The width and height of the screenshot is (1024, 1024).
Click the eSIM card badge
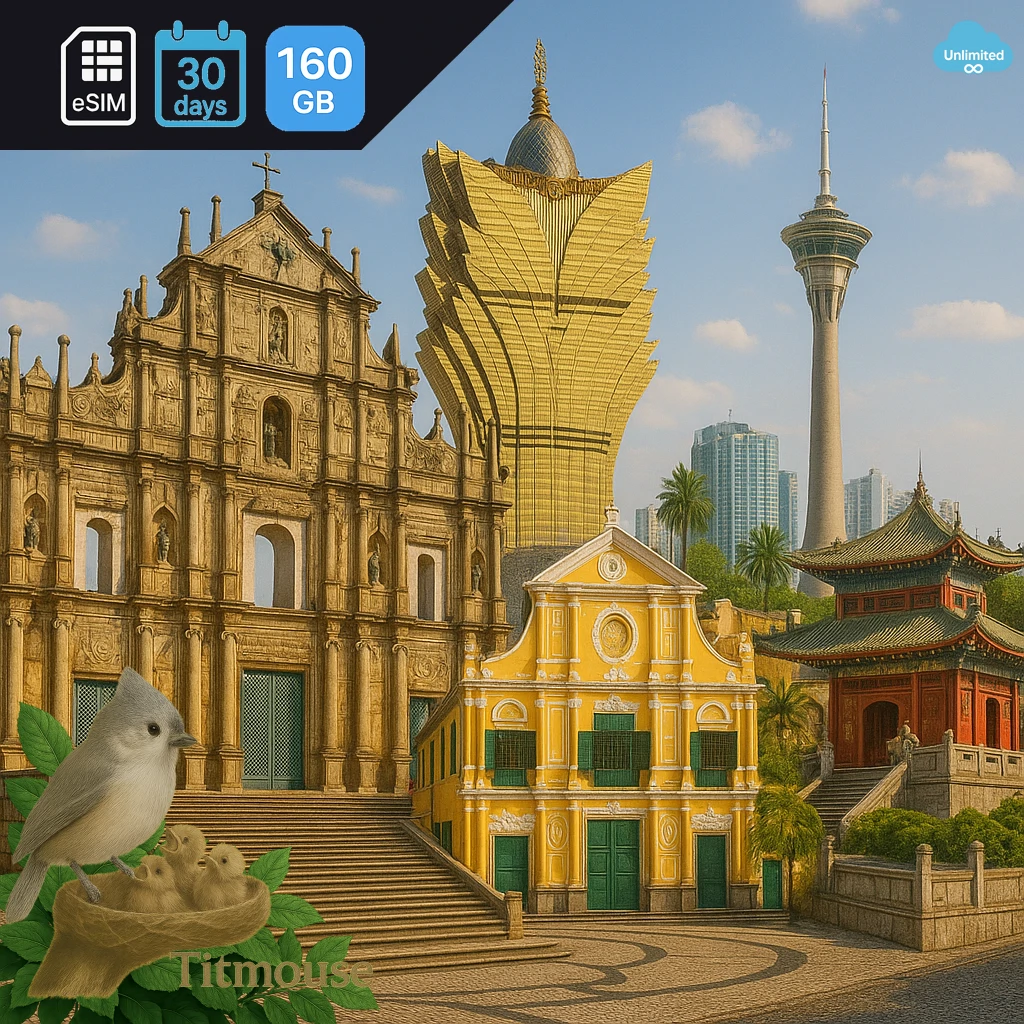(x=98, y=76)
